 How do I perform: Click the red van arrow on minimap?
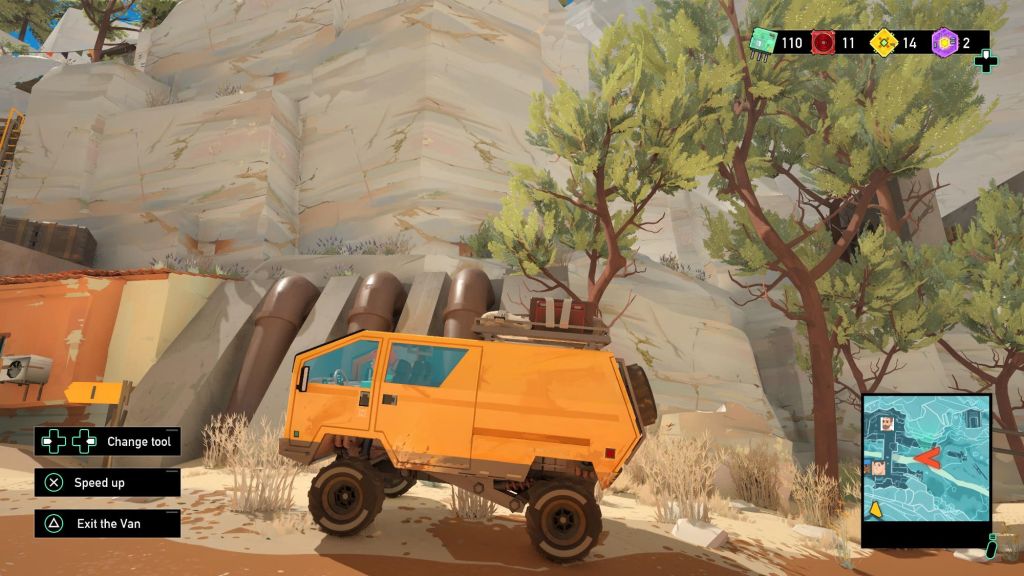[928, 459]
